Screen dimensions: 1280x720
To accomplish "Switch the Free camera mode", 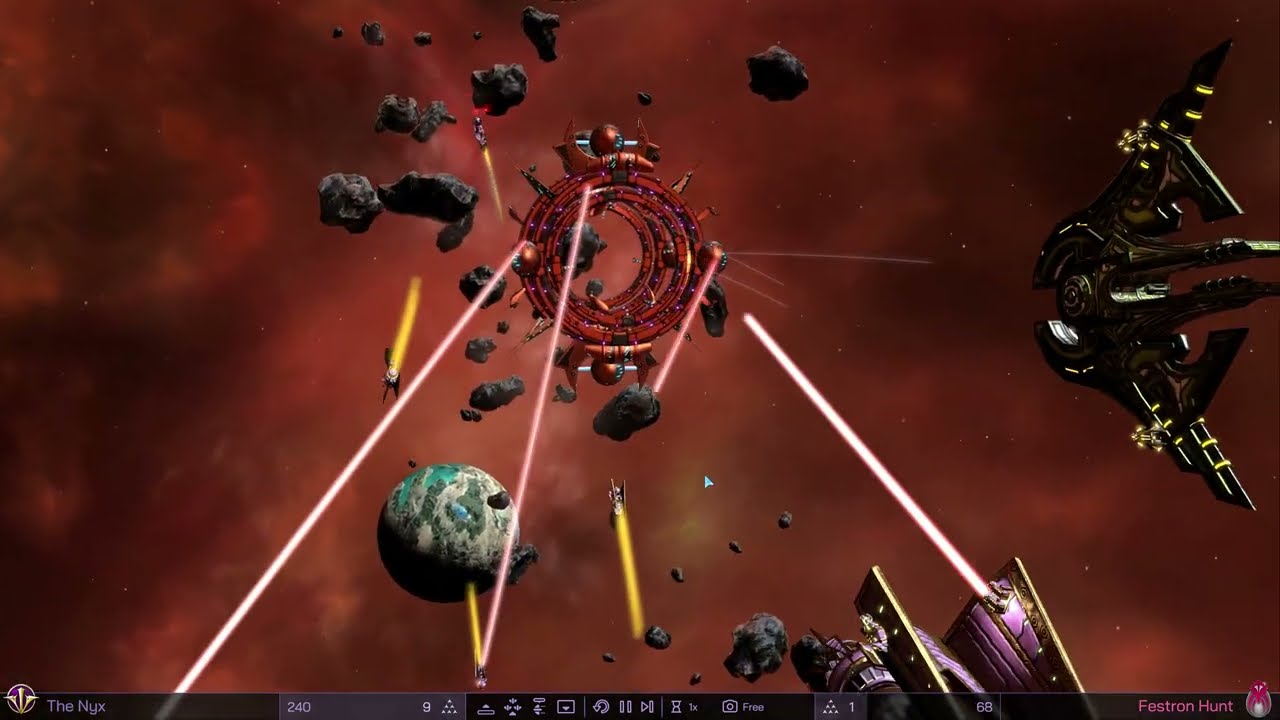I will point(743,707).
